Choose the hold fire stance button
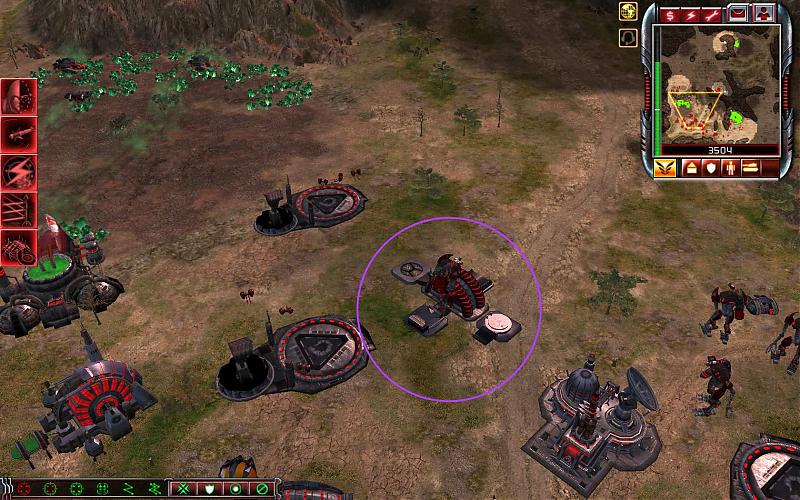 pos(260,489)
